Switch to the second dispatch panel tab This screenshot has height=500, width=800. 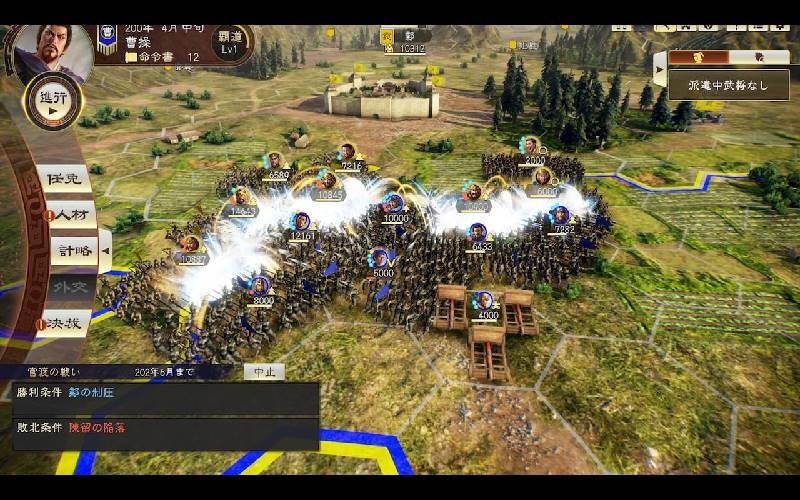pyautogui.click(x=757, y=58)
